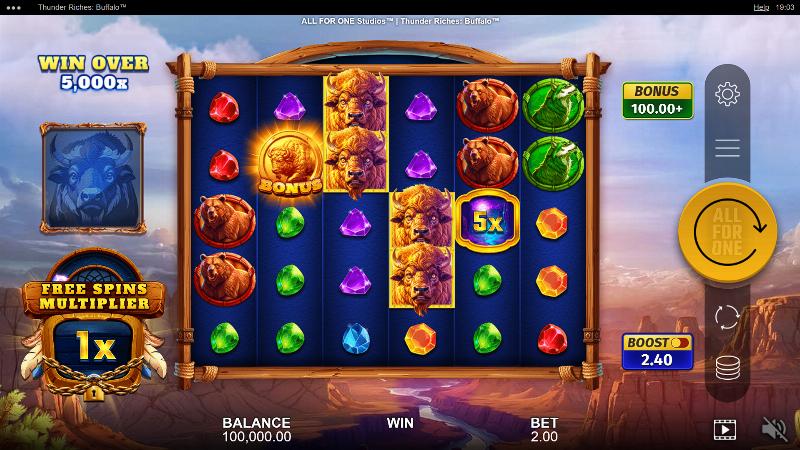
Task: Open bet coin stack settings
Action: (x=727, y=367)
